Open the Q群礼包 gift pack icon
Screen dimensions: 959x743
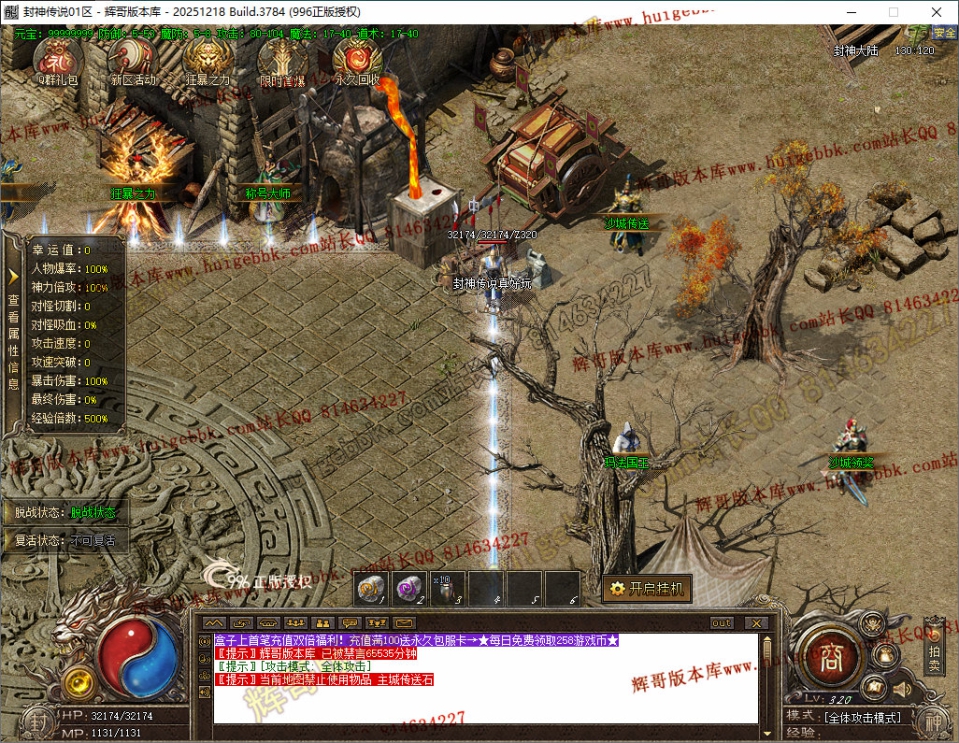[x=56, y=60]
